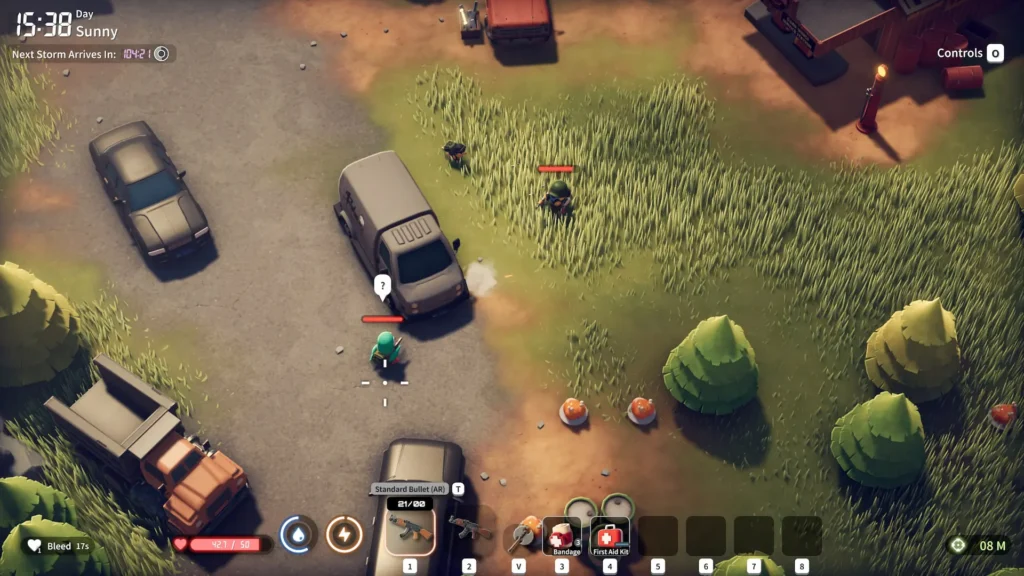The width and height of the screenshot is (1024, 576).
Task: Click the lightning bolt energy gauge icon
Action: (x=344, y=535)
